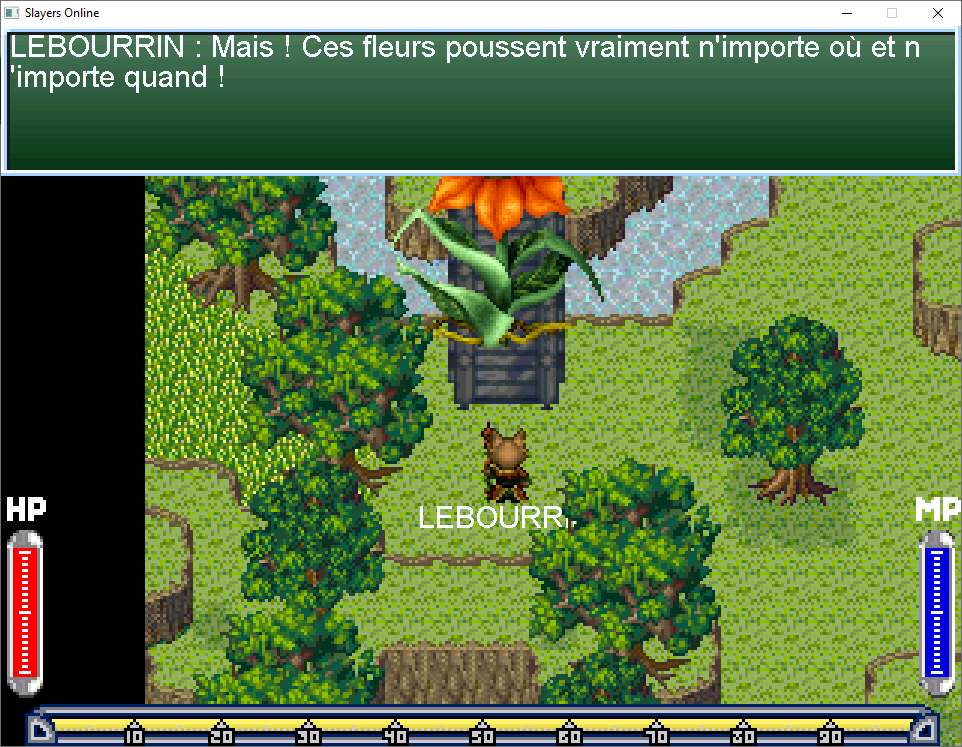
Task: Close the Slayers Online window
Action: click(937, 14)
